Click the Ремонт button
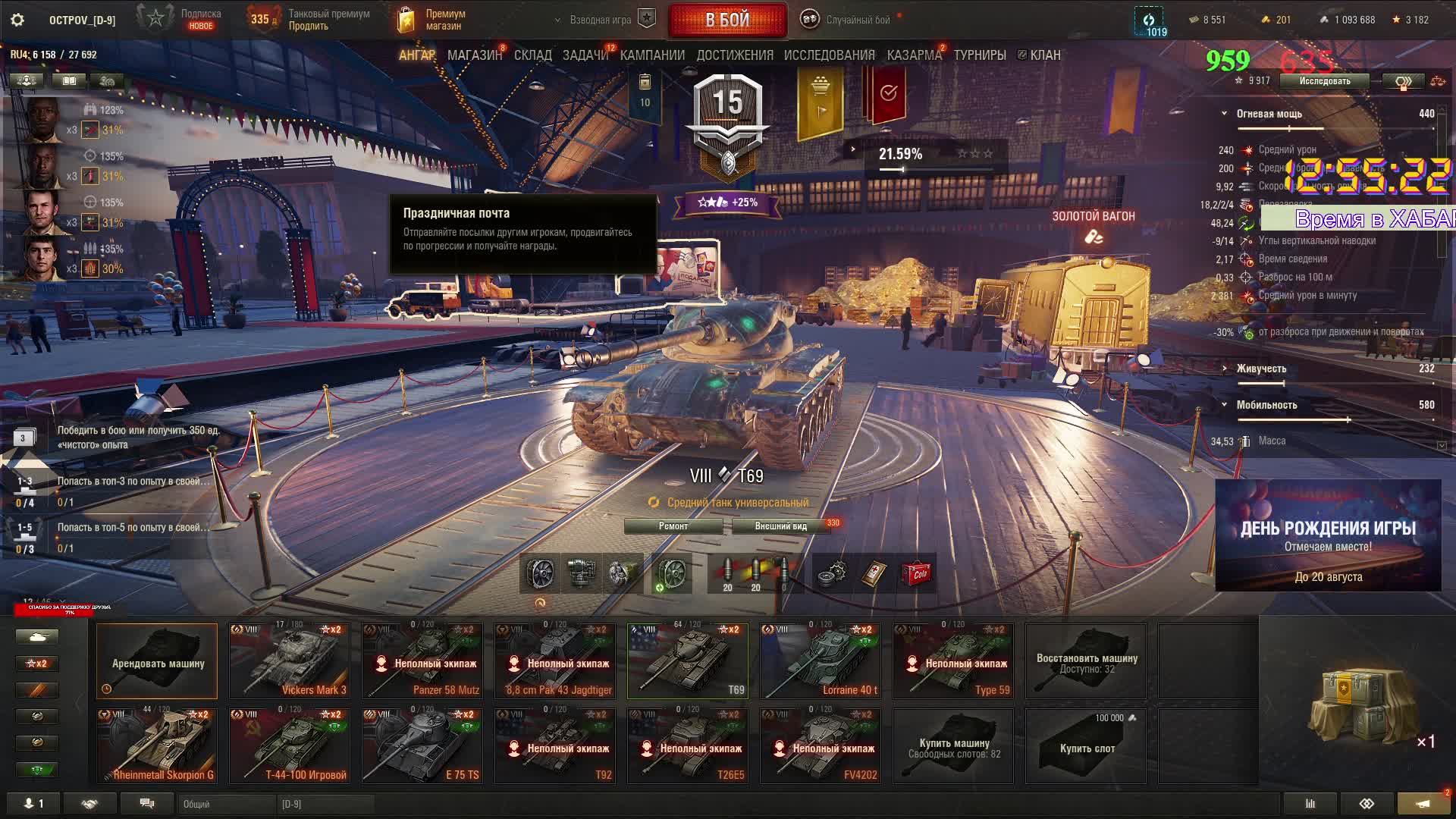Screen dimensions: 1456x819 673,526
